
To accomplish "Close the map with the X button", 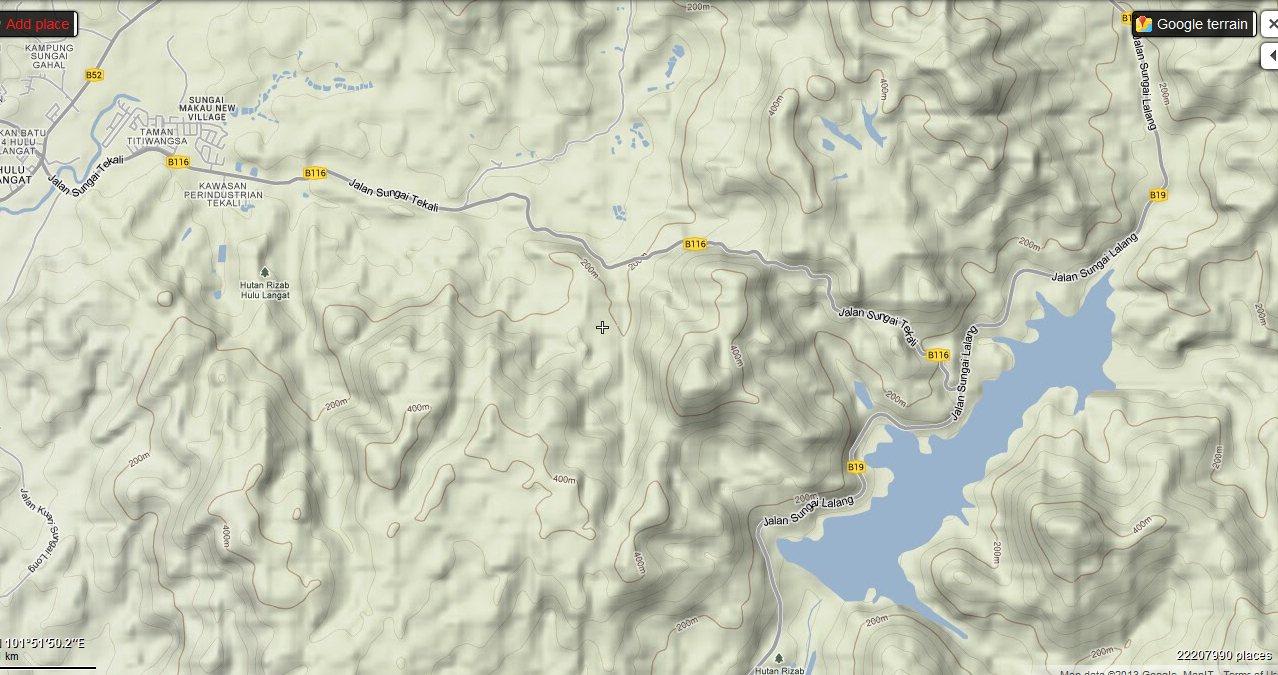I will (x=1271, y=24).
